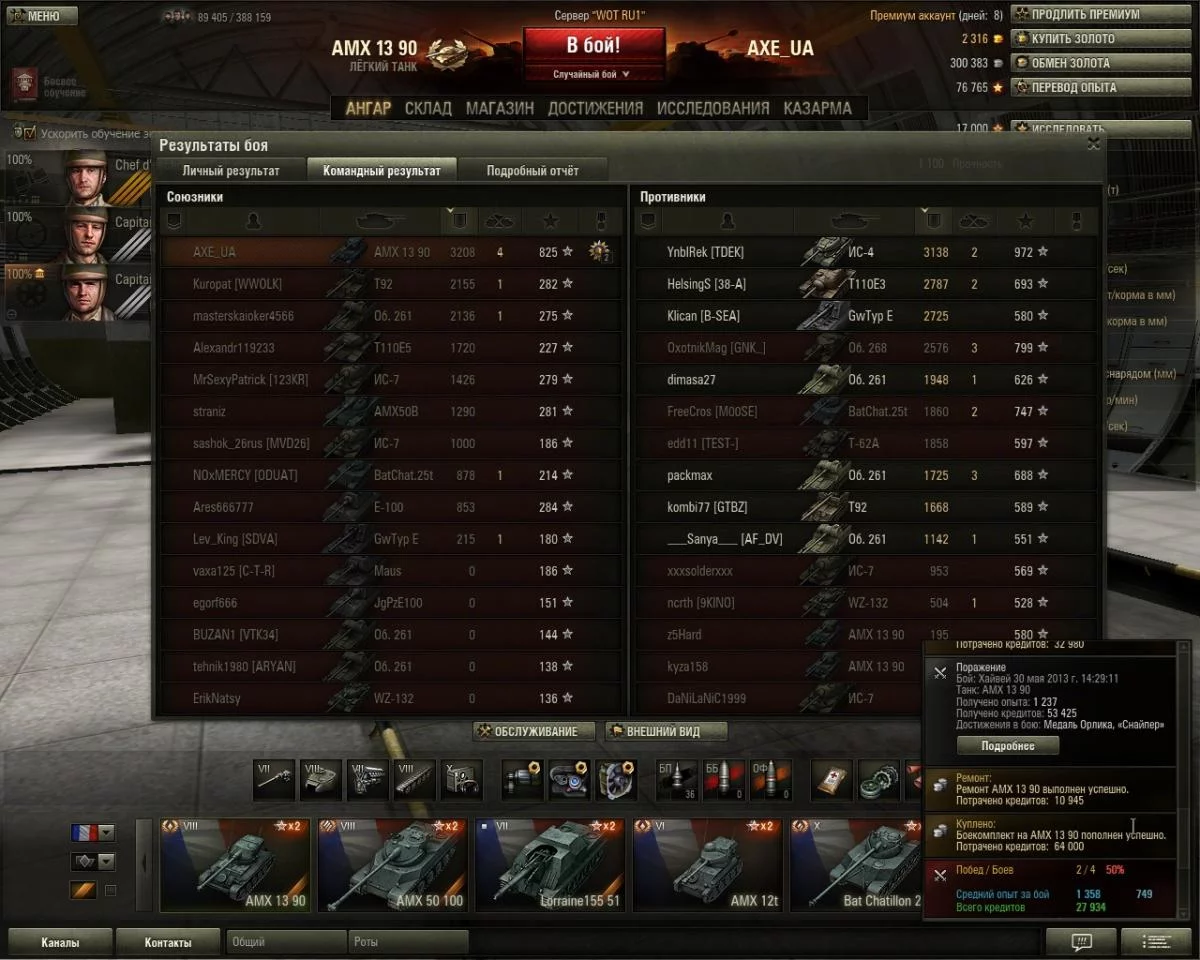Open the Исследования section
This screenshot has width=1200, height=960.
713,108
